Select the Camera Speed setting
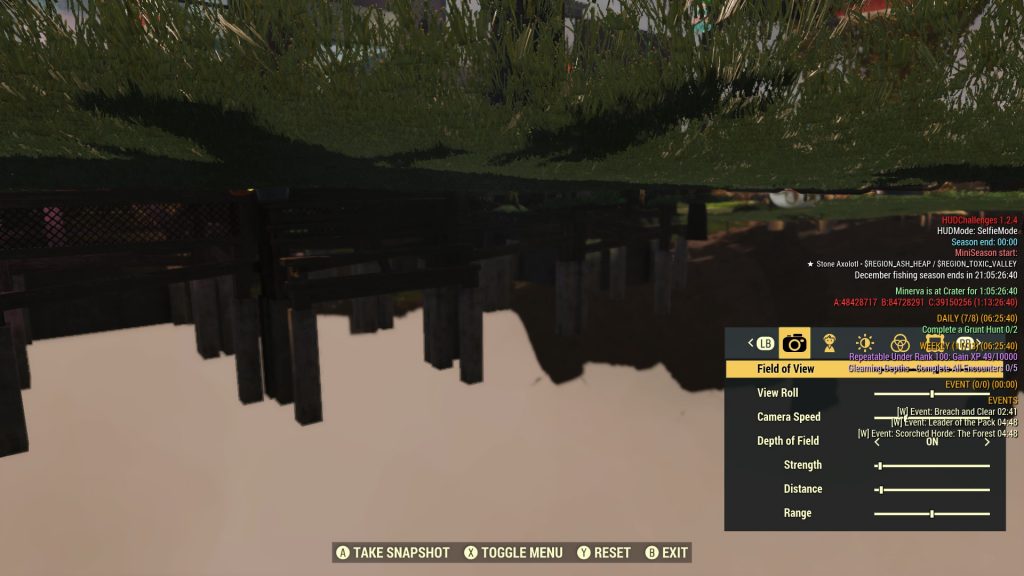The height and width of the screenshot is (576, 1024). tap(789, 417)
